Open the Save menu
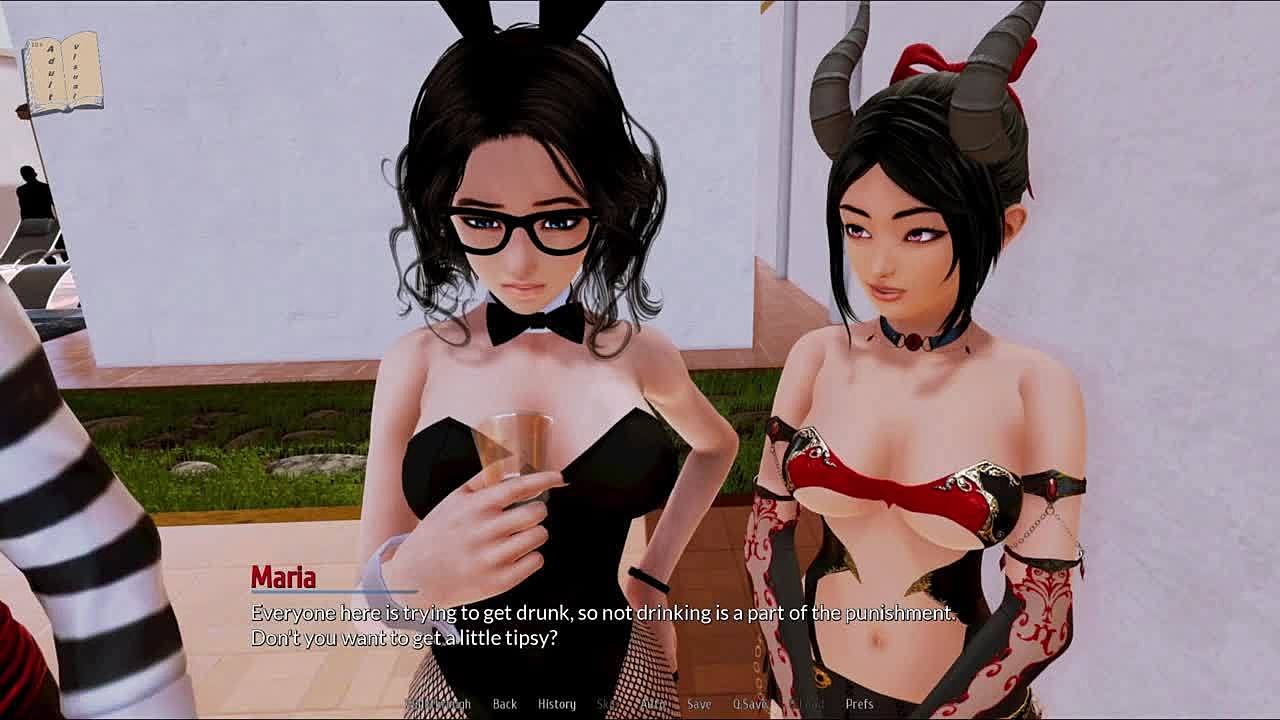1280x720 pixels. point(699,704)
